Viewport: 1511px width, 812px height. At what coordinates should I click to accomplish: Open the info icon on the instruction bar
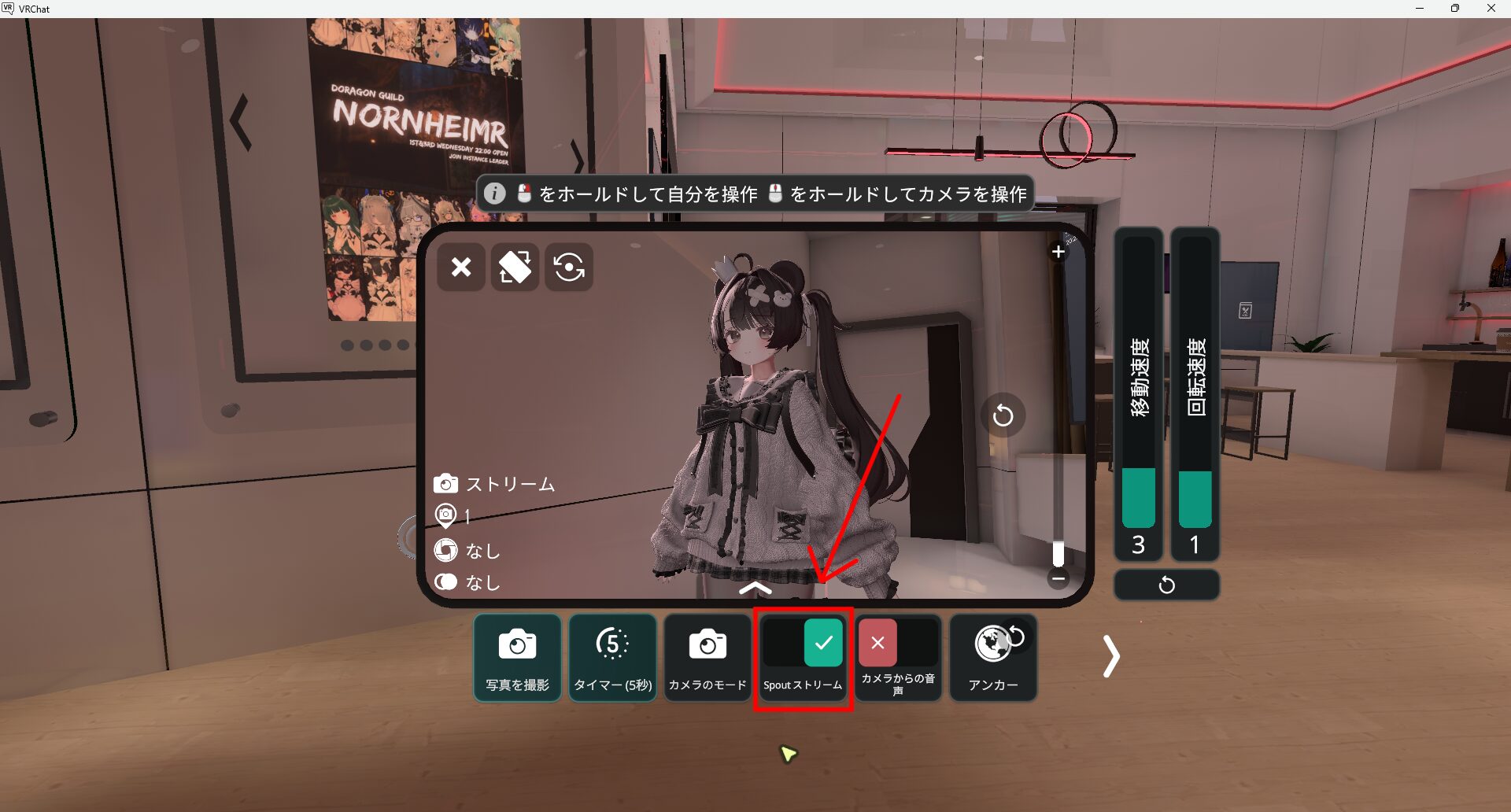495,193
